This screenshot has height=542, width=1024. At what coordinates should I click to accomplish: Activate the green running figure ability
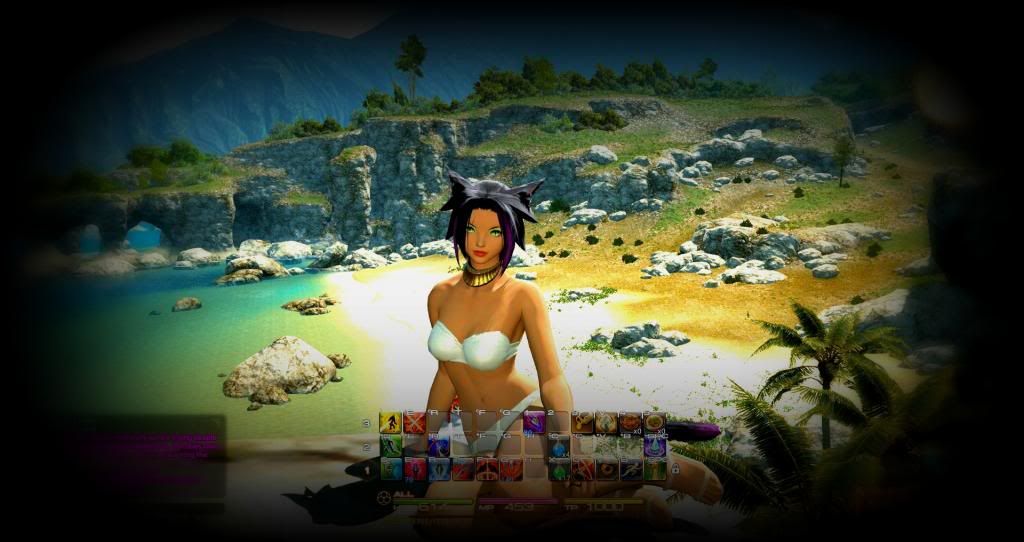coord(390,446)
